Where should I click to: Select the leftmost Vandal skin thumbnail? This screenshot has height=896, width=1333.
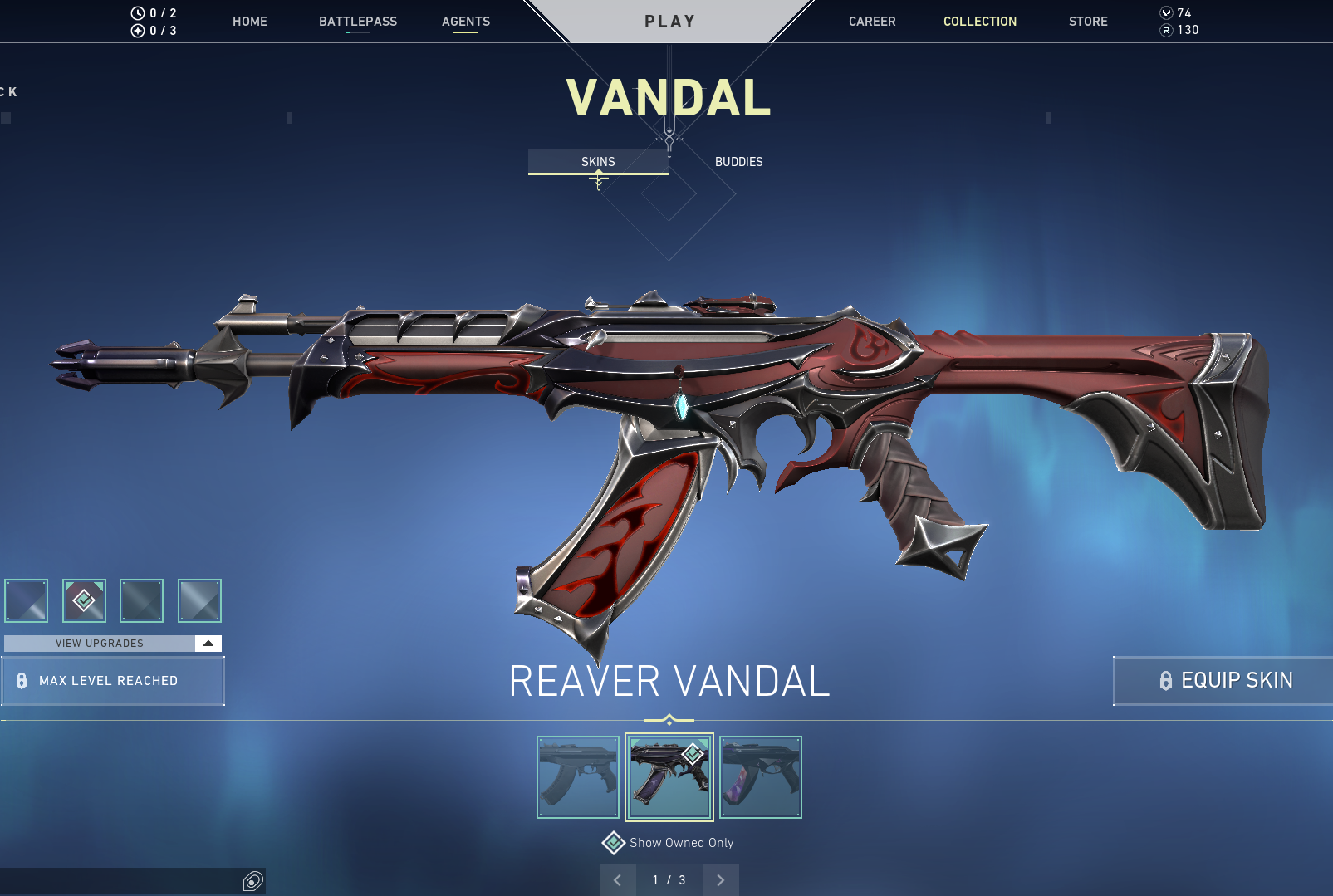click(x=577, y=776)
